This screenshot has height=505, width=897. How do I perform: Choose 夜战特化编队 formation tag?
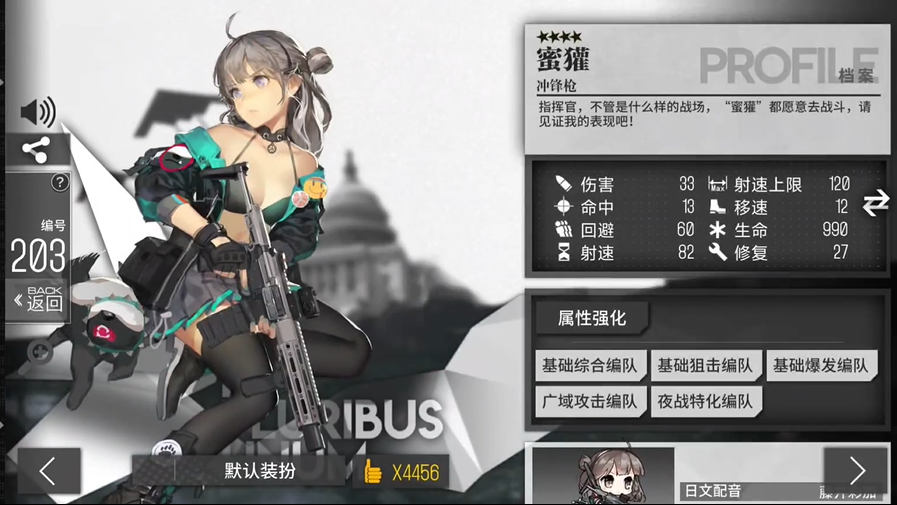point(705,402)
